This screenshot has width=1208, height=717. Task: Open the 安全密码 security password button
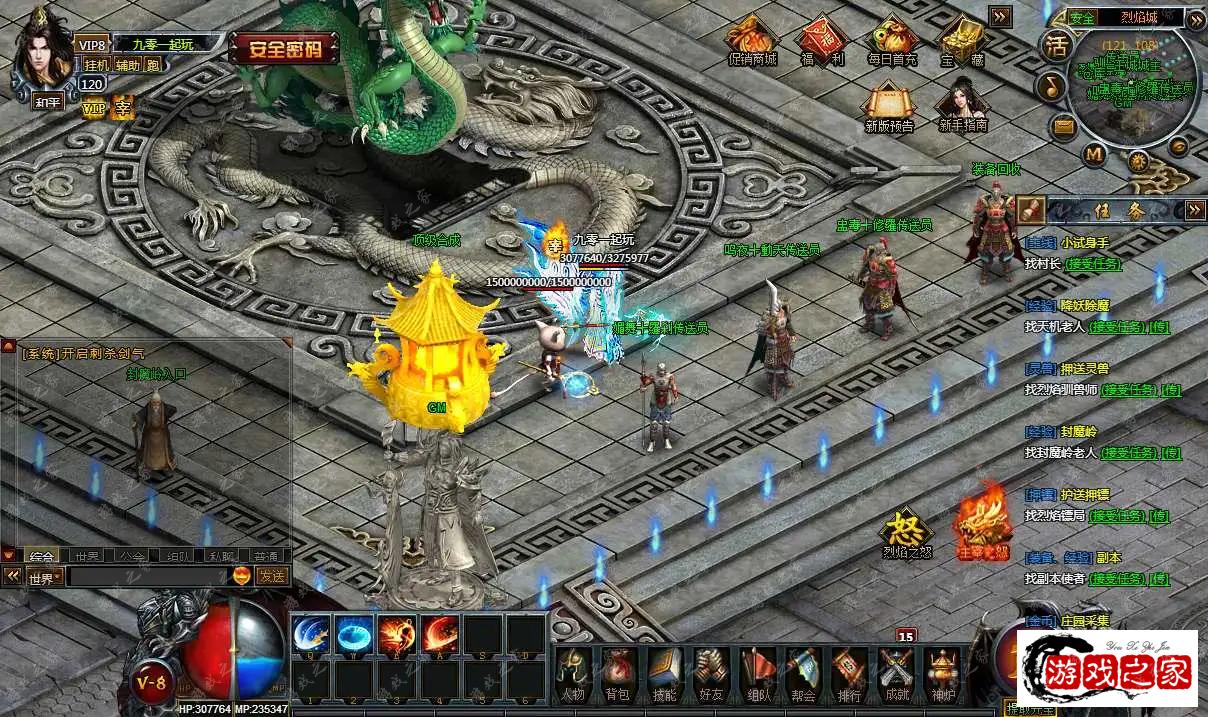tap(283, 48)
